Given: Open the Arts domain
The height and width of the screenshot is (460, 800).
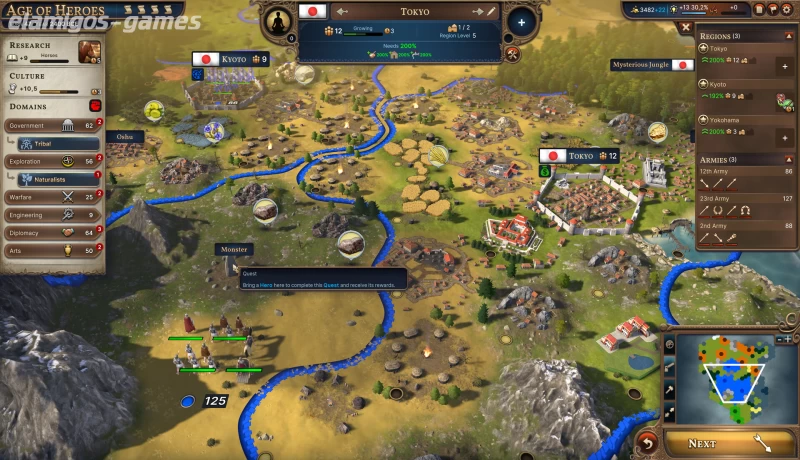Looking at the screenshot, I should (x=52, y=251).
